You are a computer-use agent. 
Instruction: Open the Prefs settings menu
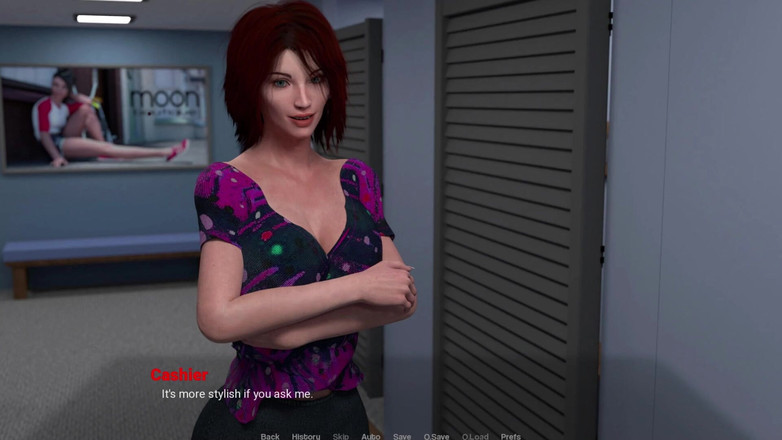point(510,436)
